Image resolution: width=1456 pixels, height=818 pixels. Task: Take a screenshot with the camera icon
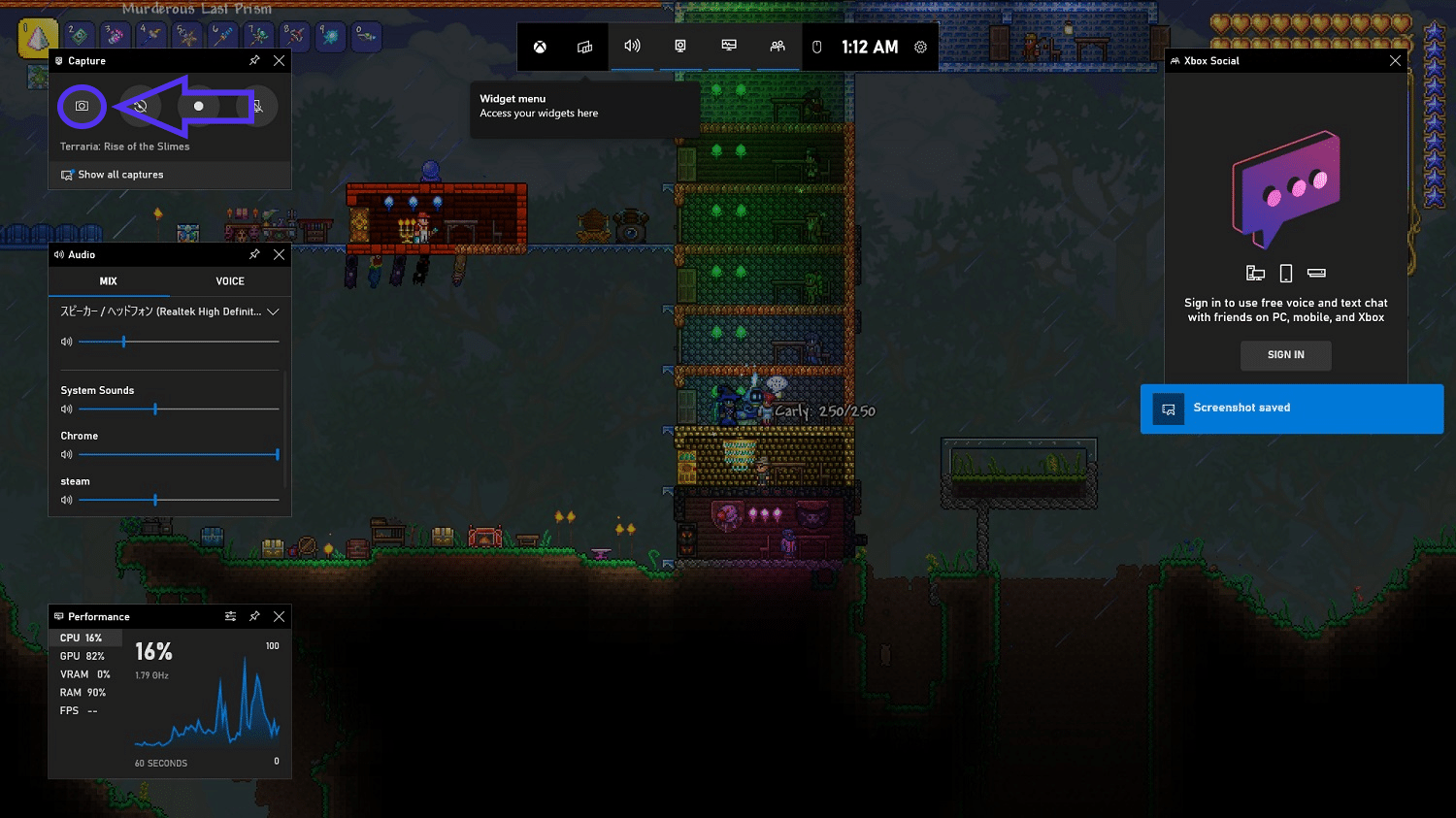tap(82, 106)
